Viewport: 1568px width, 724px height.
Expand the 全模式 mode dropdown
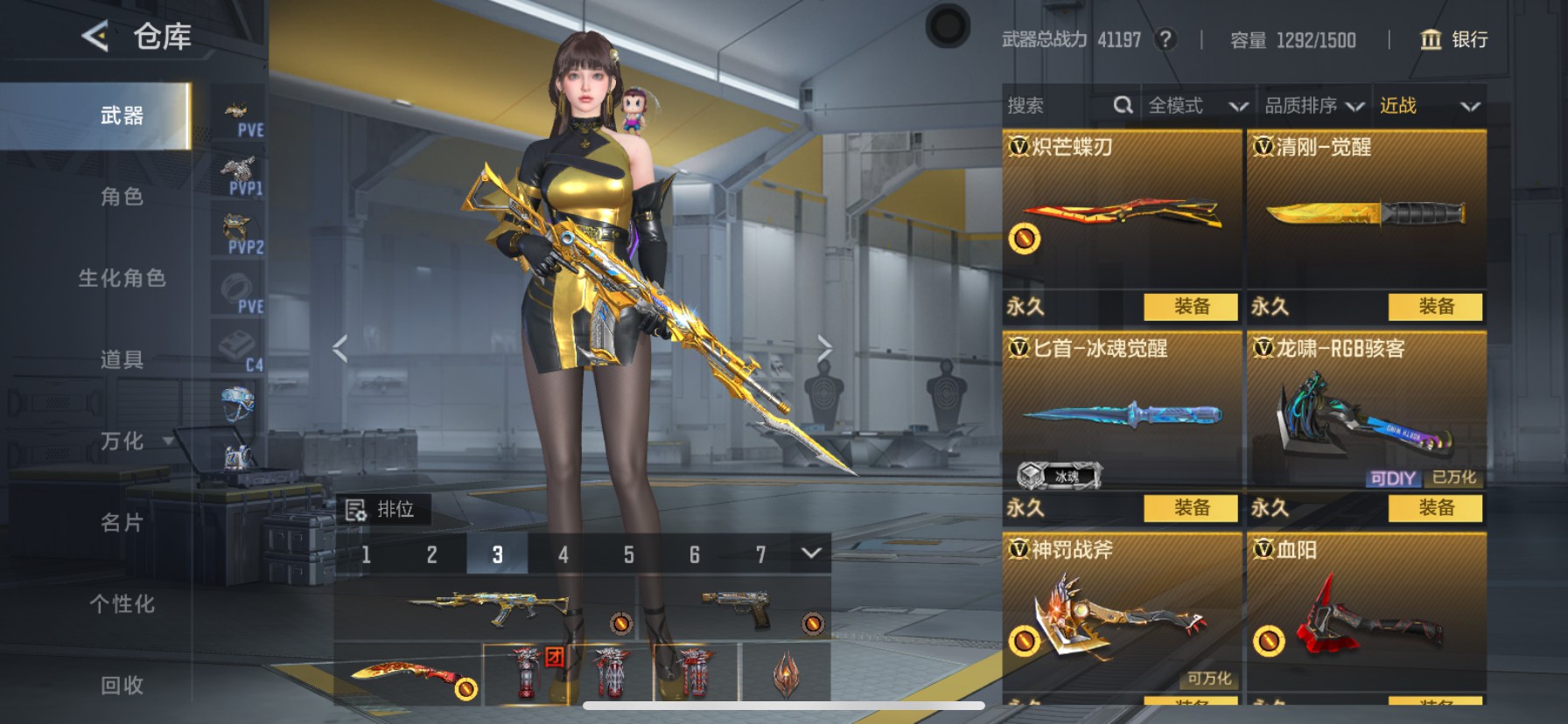(1197, 106)
